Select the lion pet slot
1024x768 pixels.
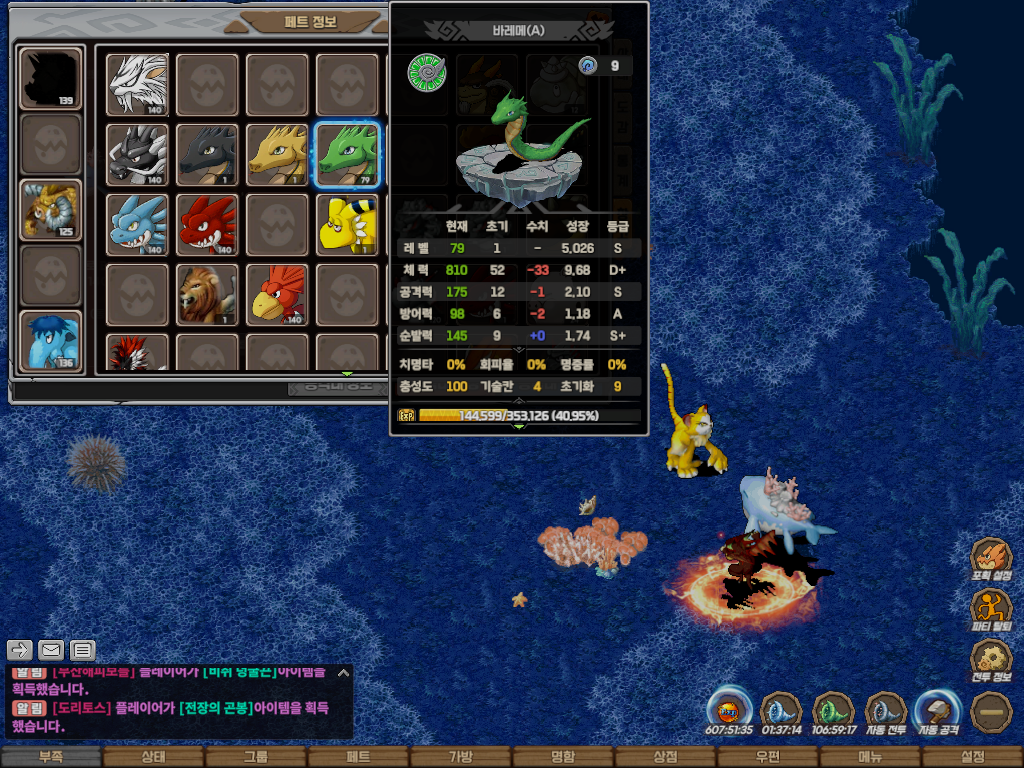208,294
